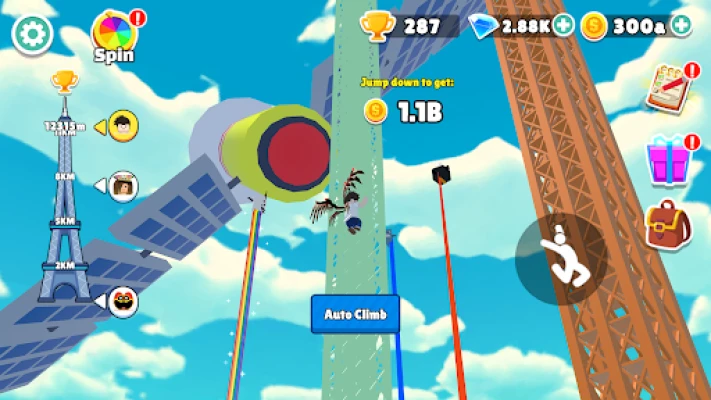Open the Spin prize wheel

point(114,33)
